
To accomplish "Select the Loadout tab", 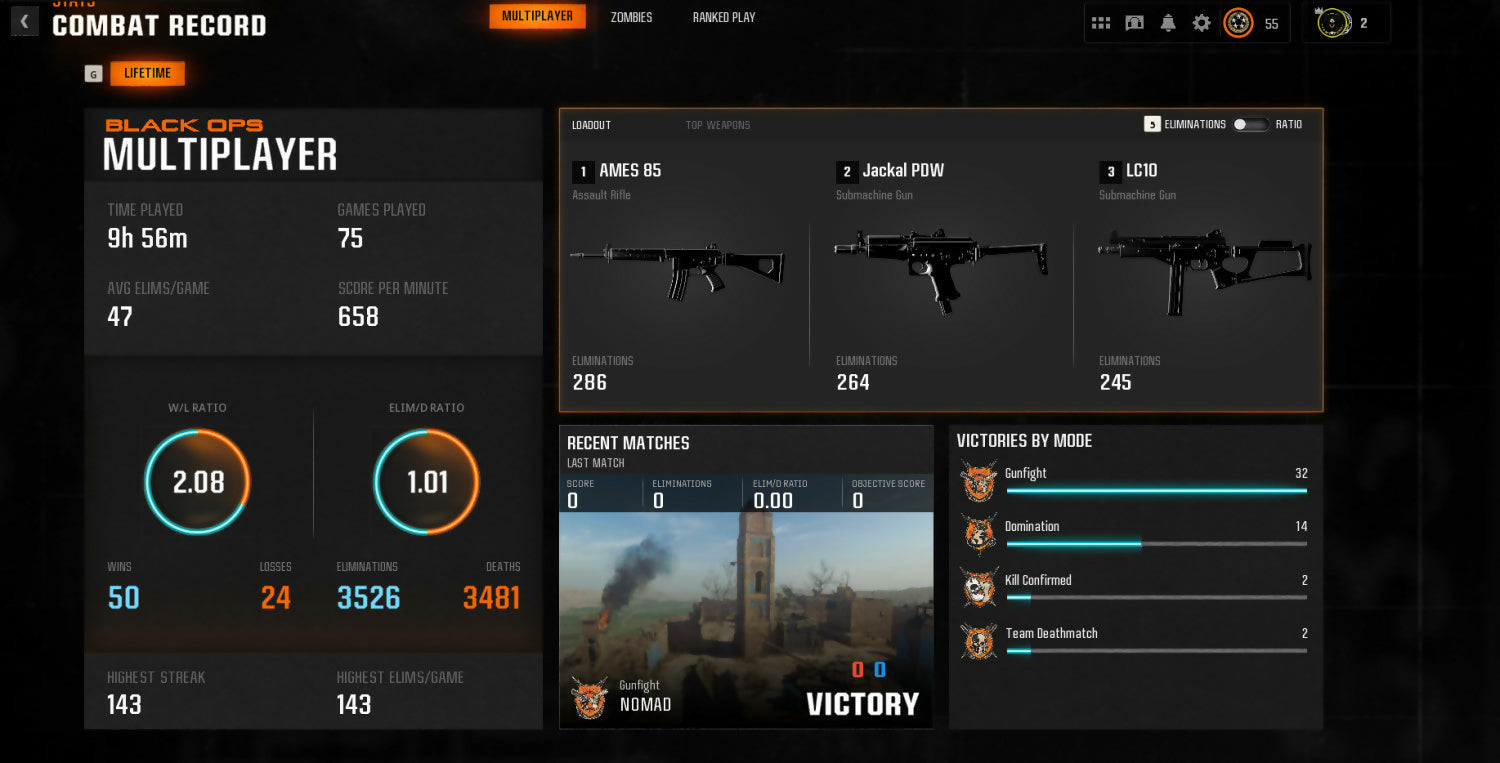I will [591, 125].
